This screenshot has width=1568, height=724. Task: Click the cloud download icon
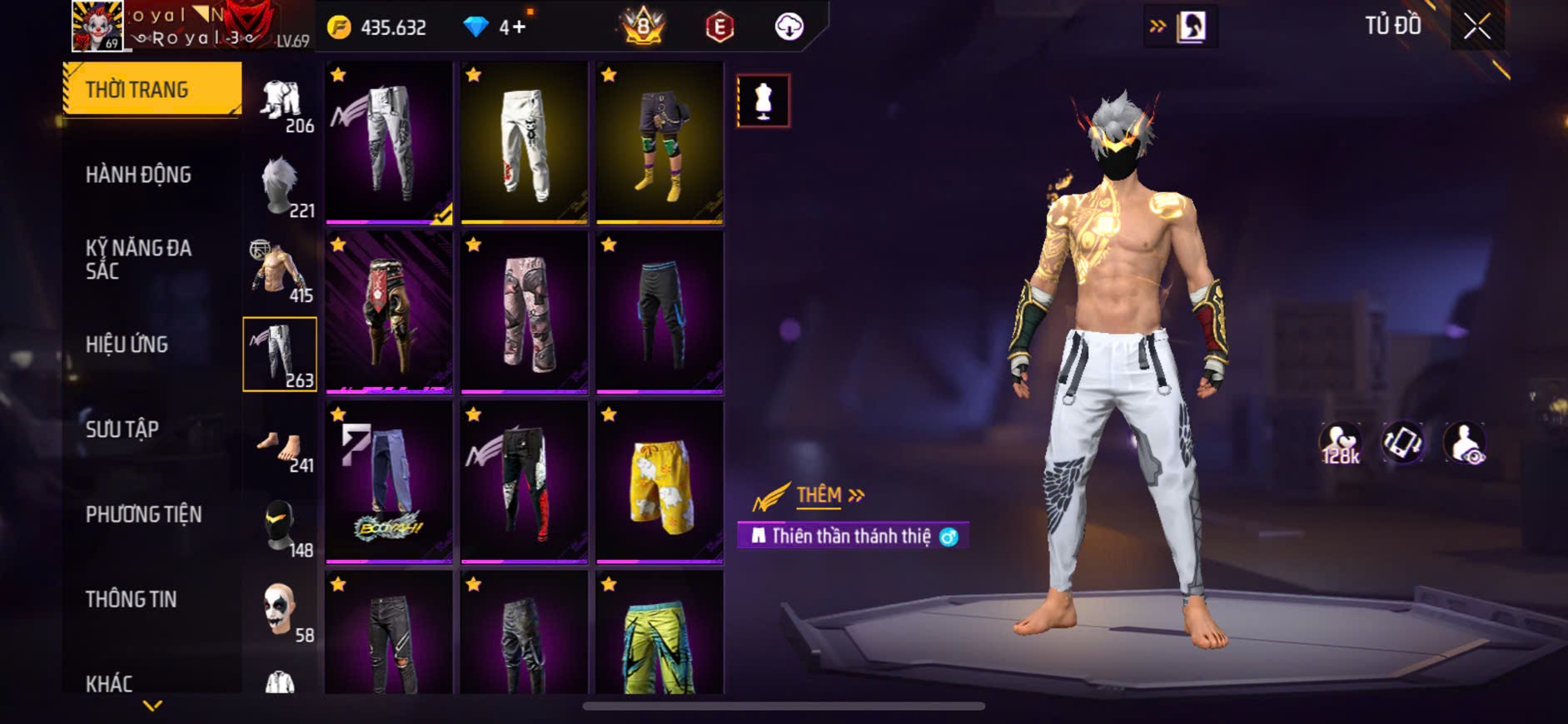[789, 27]
